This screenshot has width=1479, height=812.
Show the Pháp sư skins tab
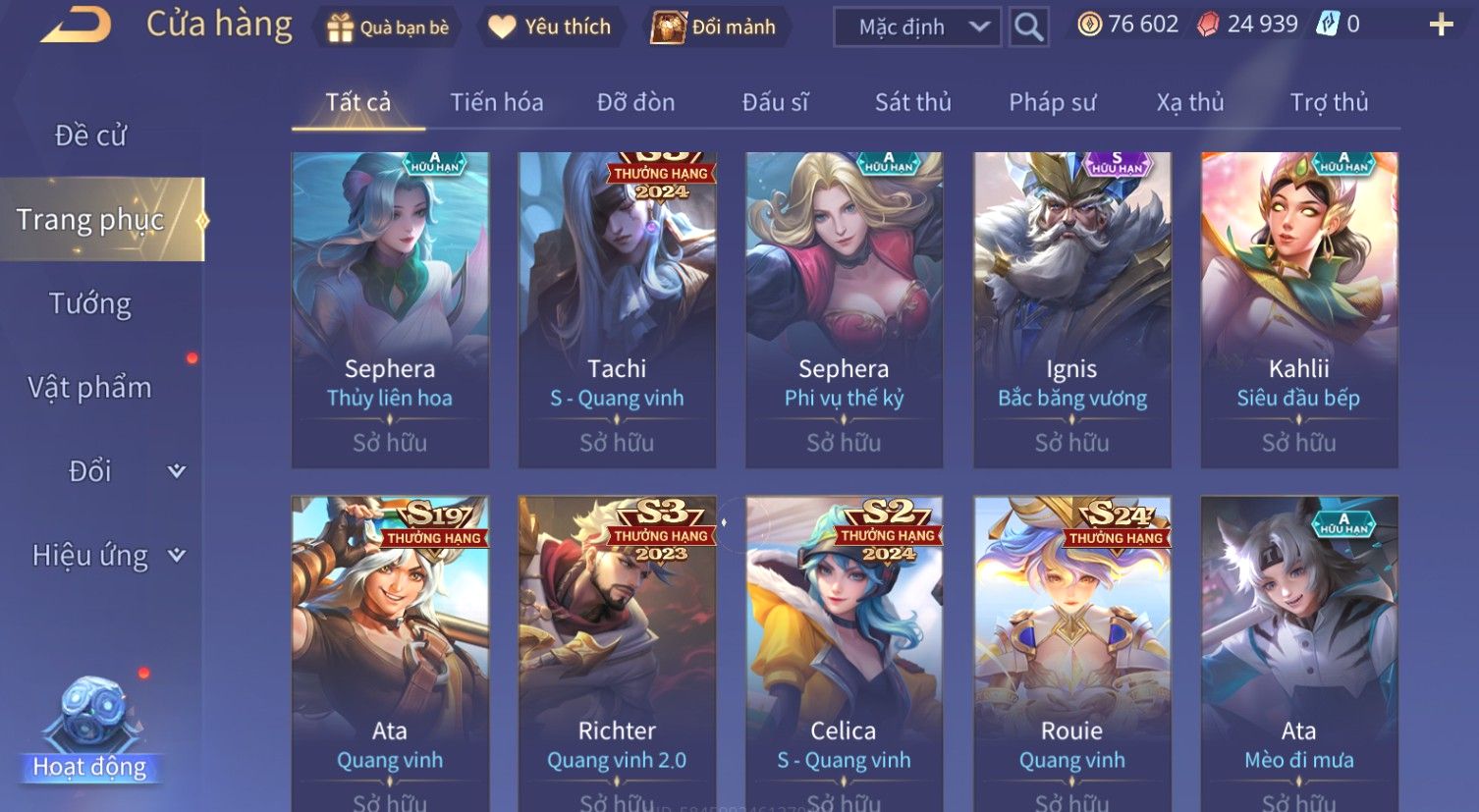click(1052, 102)
